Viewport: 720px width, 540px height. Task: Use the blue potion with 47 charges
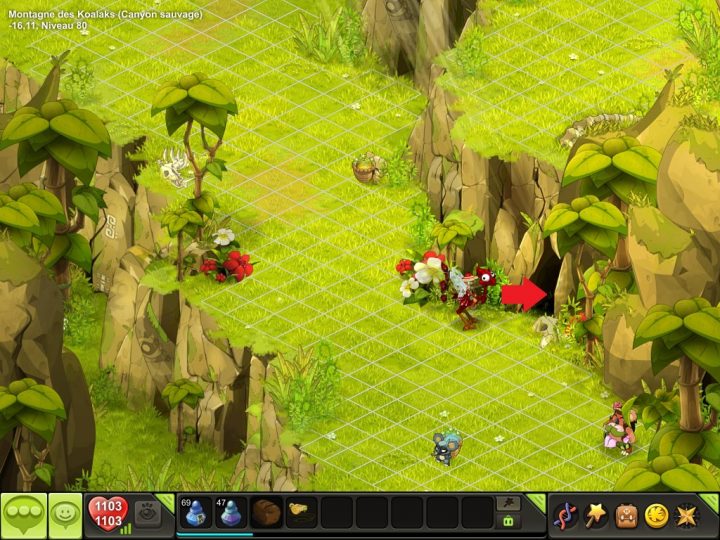(231, 513)
